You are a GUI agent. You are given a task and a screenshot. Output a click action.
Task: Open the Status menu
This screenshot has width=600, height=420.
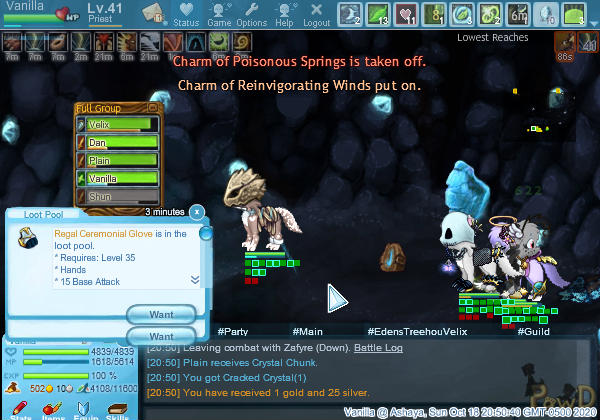[x=186, y=14]
